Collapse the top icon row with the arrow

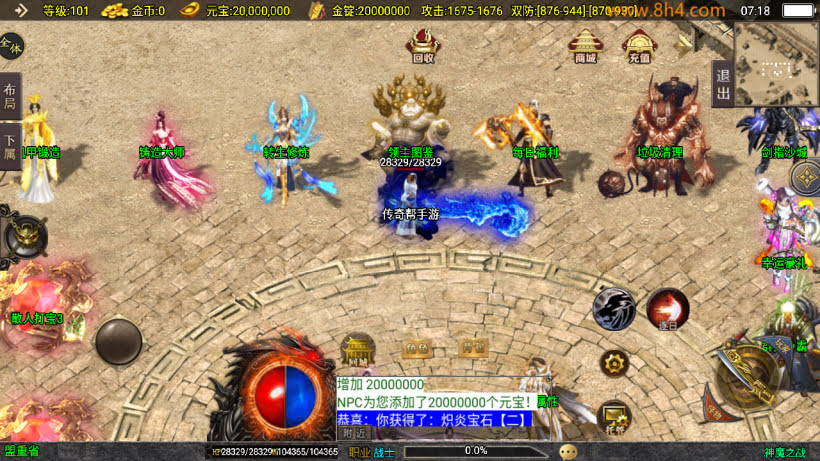684,43
